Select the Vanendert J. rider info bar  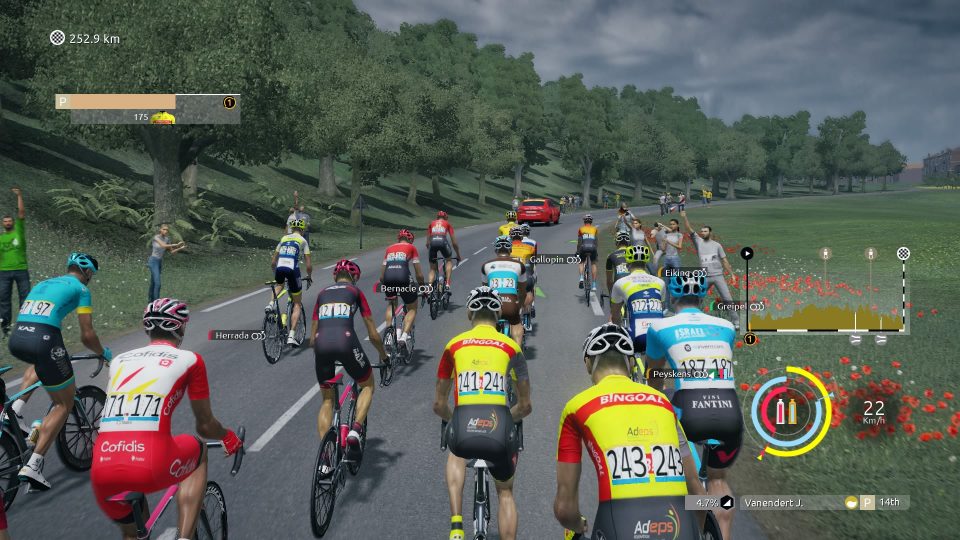coord(790,503)
